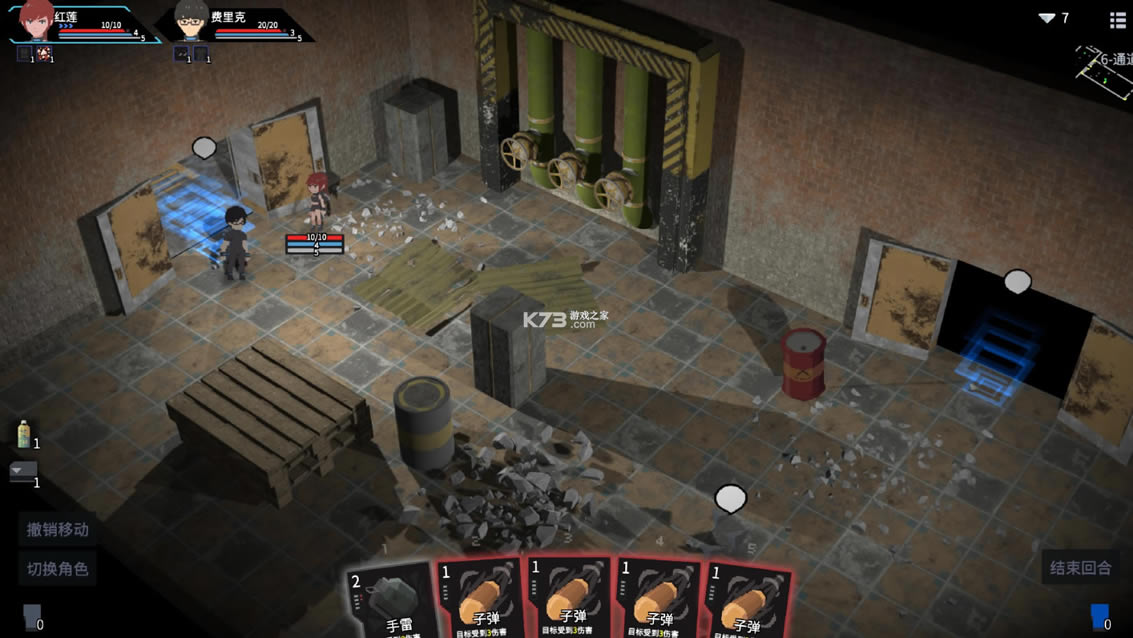View the blue discard pile
Screen dimensions: 1133x638
[1099, 616]
